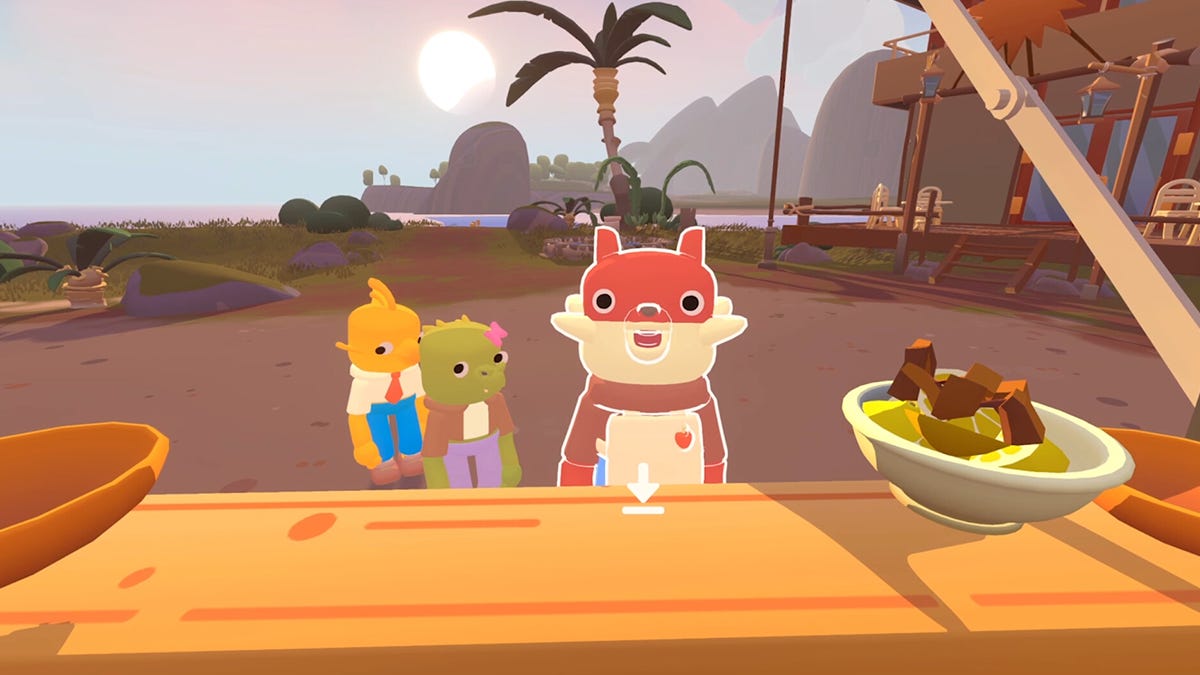Select the white-outlined red-masked customer
This screenshot has width=1200, height=675.
tap(647, 360)
